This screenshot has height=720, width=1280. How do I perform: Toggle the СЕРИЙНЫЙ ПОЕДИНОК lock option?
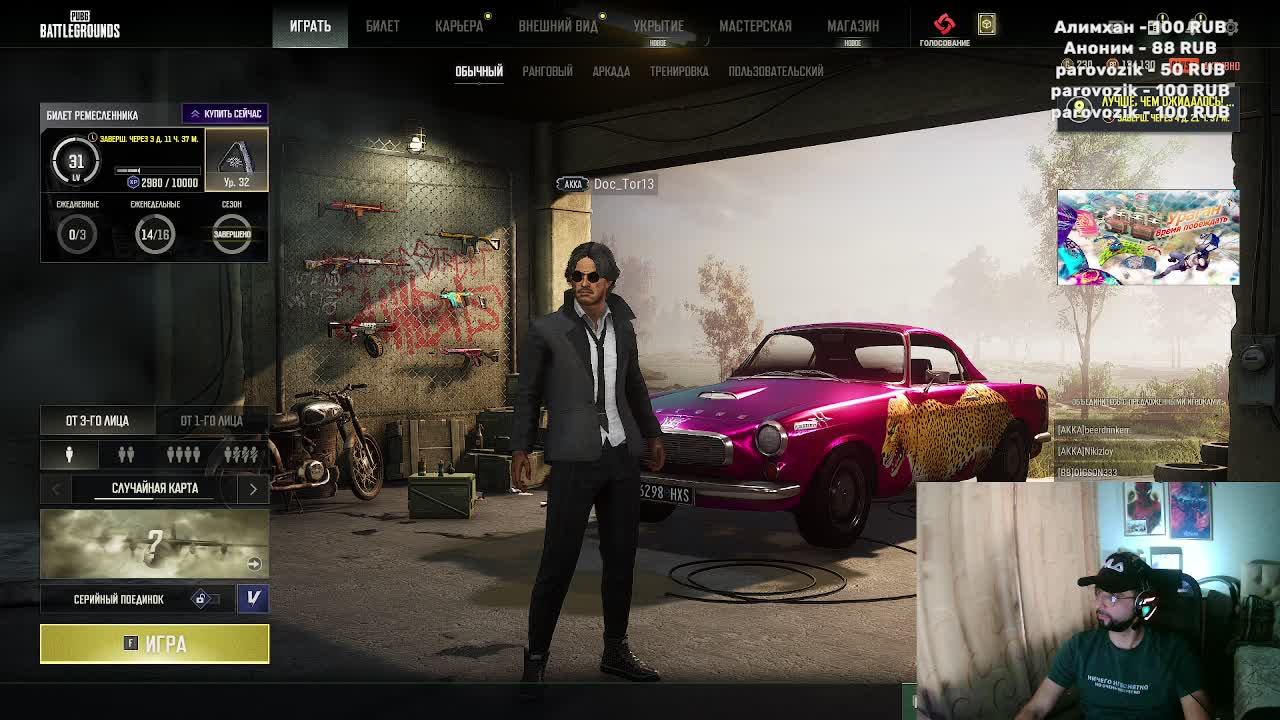[x=201, y=599]
